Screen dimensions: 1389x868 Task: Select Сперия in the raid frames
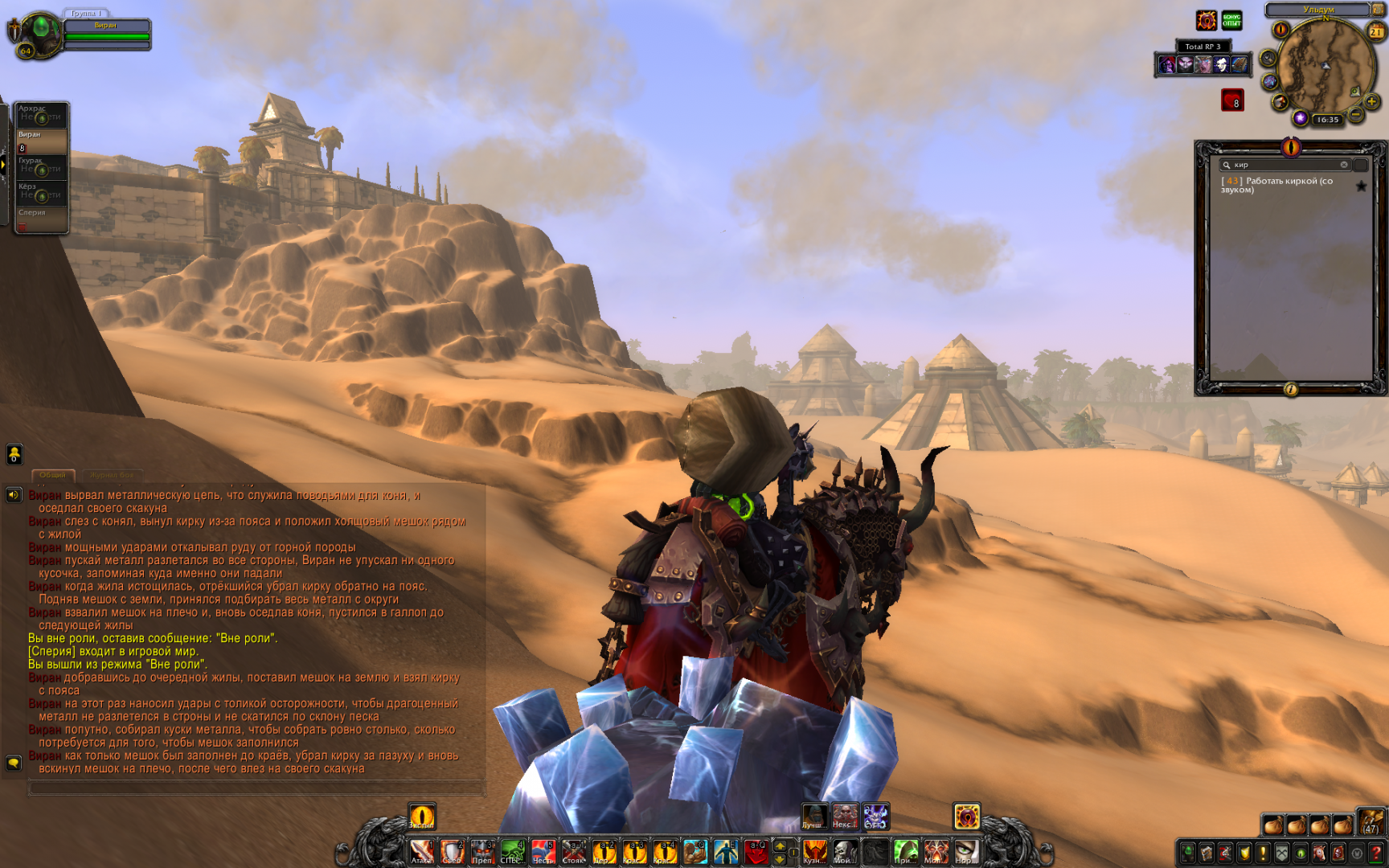(x=41, y=219)
